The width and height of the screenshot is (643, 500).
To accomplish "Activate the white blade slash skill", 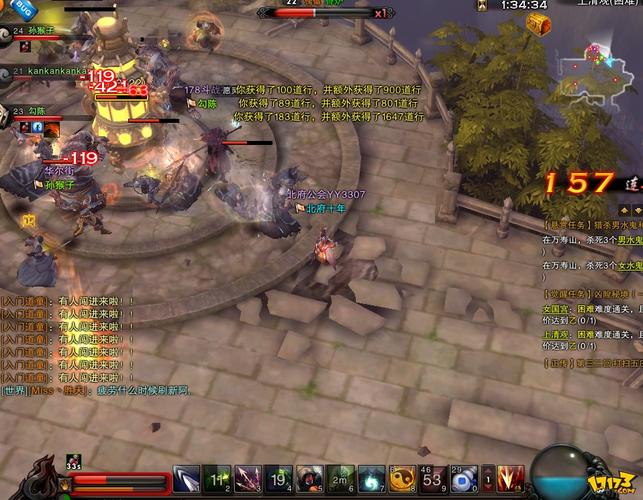I will click(x=186, y=479).
